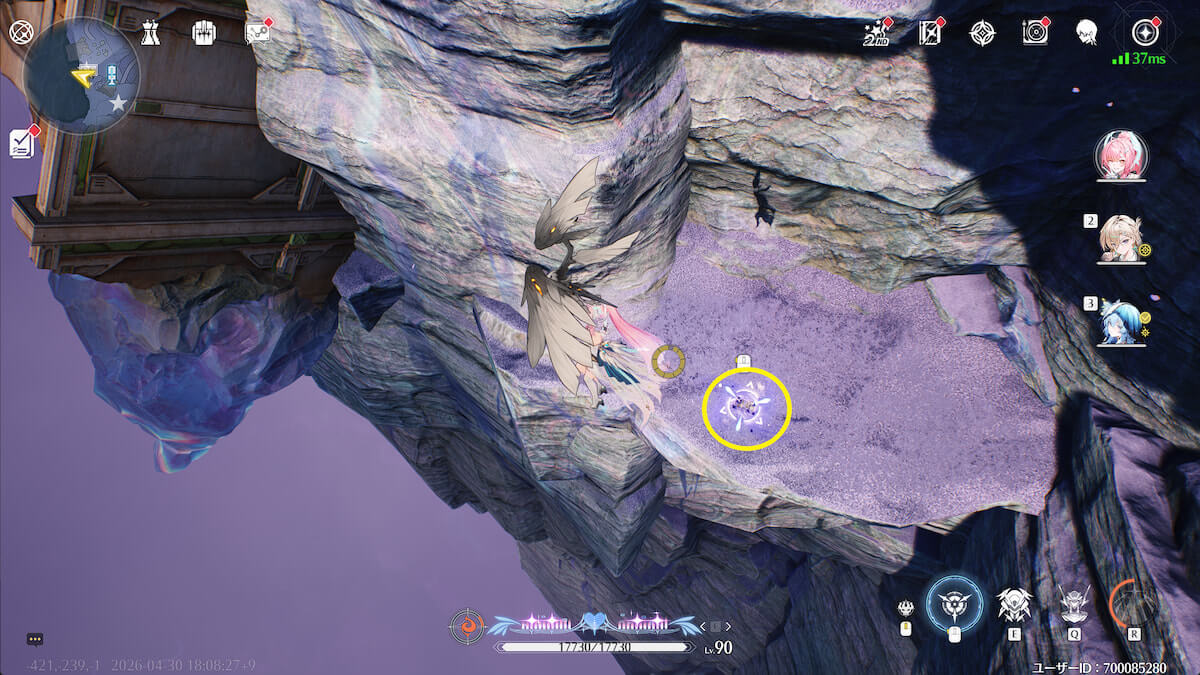Open the 2nd anniversary stars event icon
The height and width of the screenshot is (675, 1200).
pyautogui.click(x=876, y=32)
